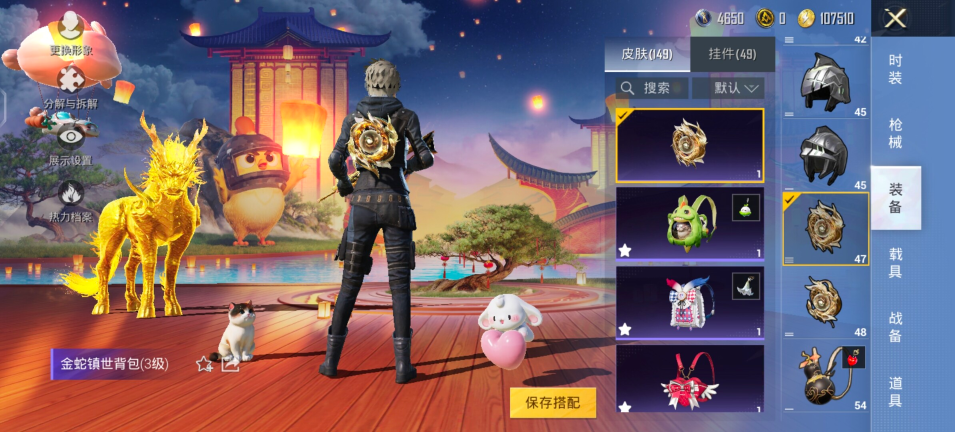This screenshot has width=955, height=432.
Task: Save the outfit with 保存搭配
Action: (553, 402)
